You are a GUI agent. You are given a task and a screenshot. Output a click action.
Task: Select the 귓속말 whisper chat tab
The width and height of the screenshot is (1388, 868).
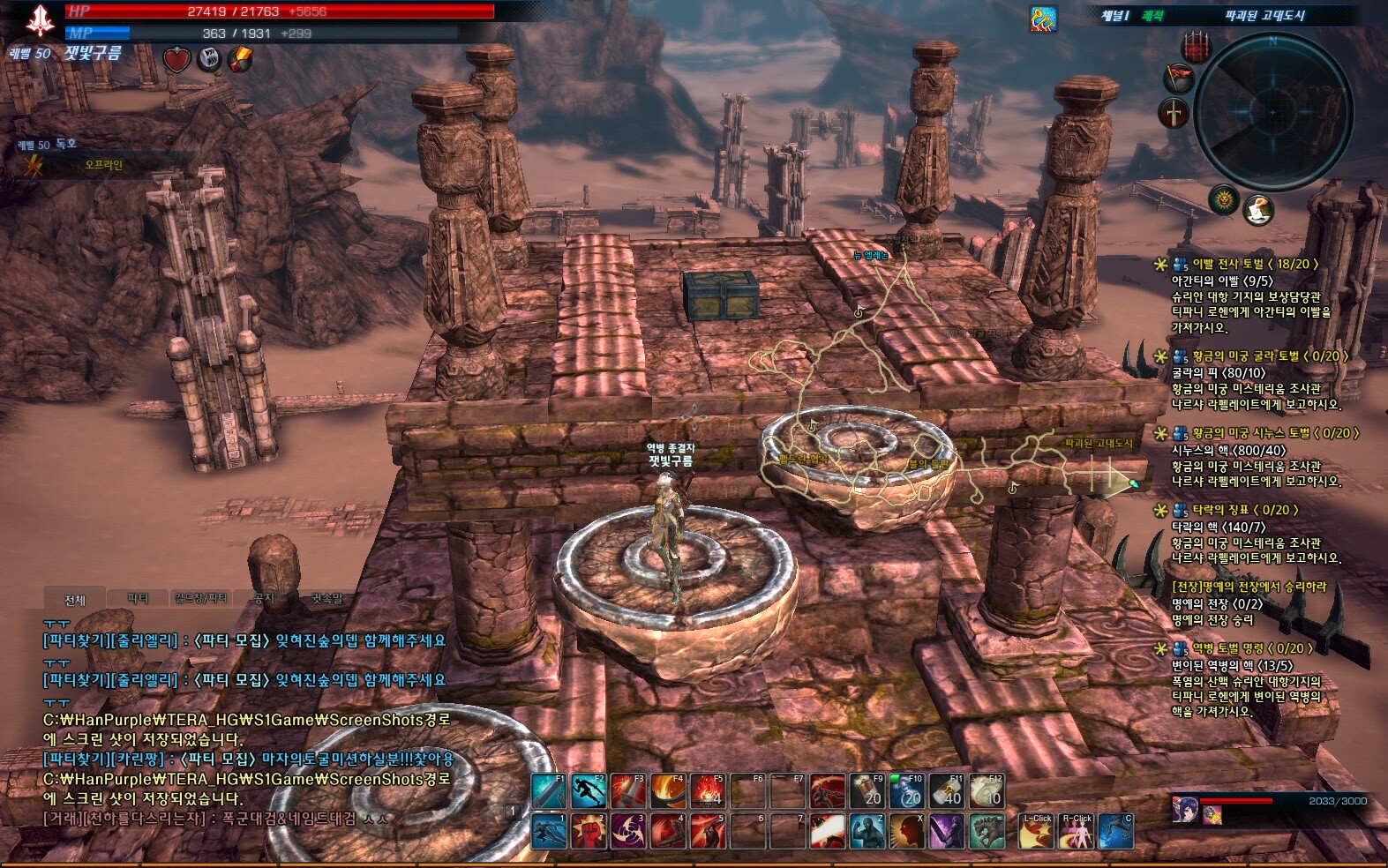[326, 598]
